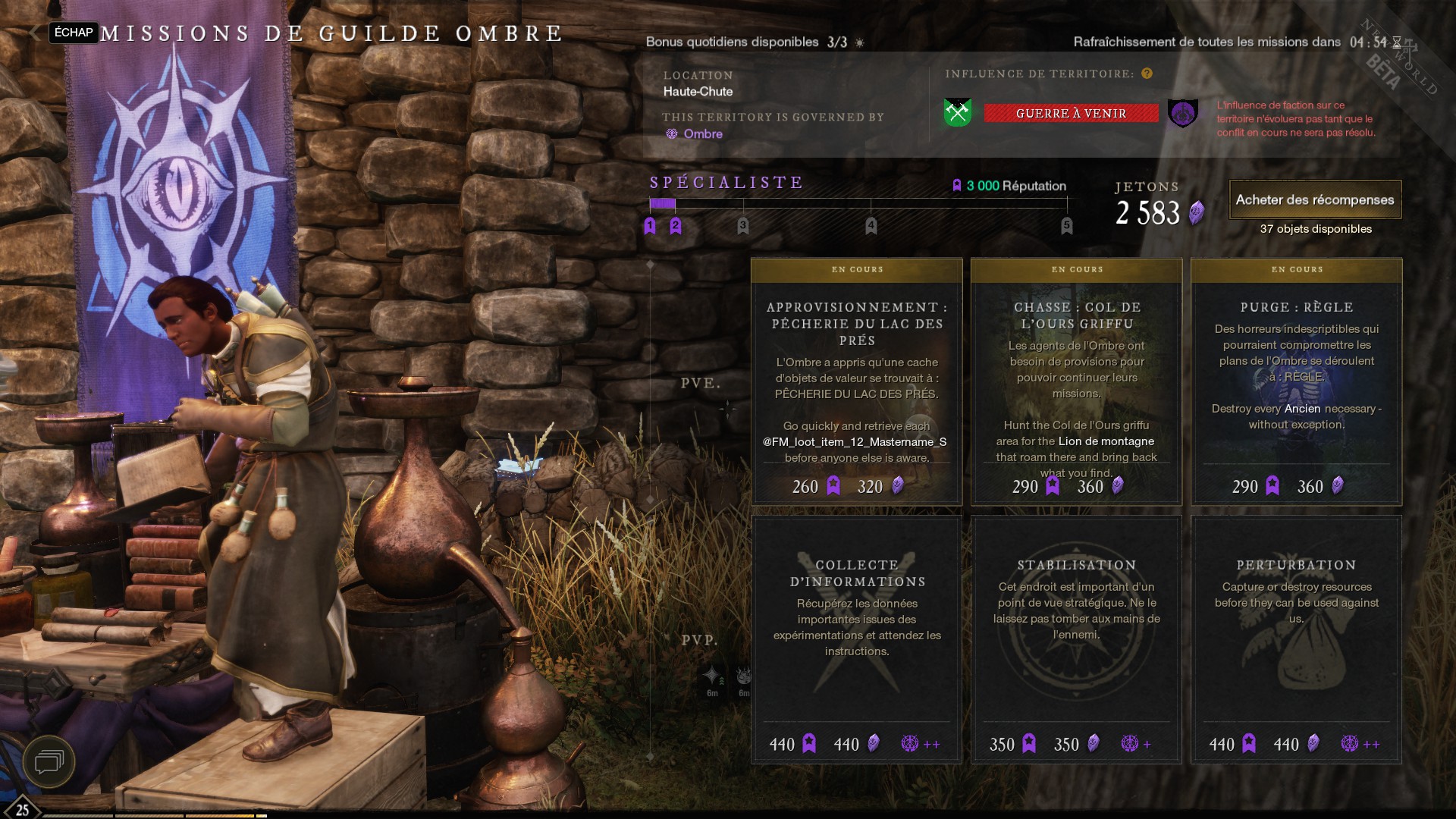This screenshot has width=1456, height=819.
Task: Click the purple Ombre faction shield emblem
Action: (1183, 114)
